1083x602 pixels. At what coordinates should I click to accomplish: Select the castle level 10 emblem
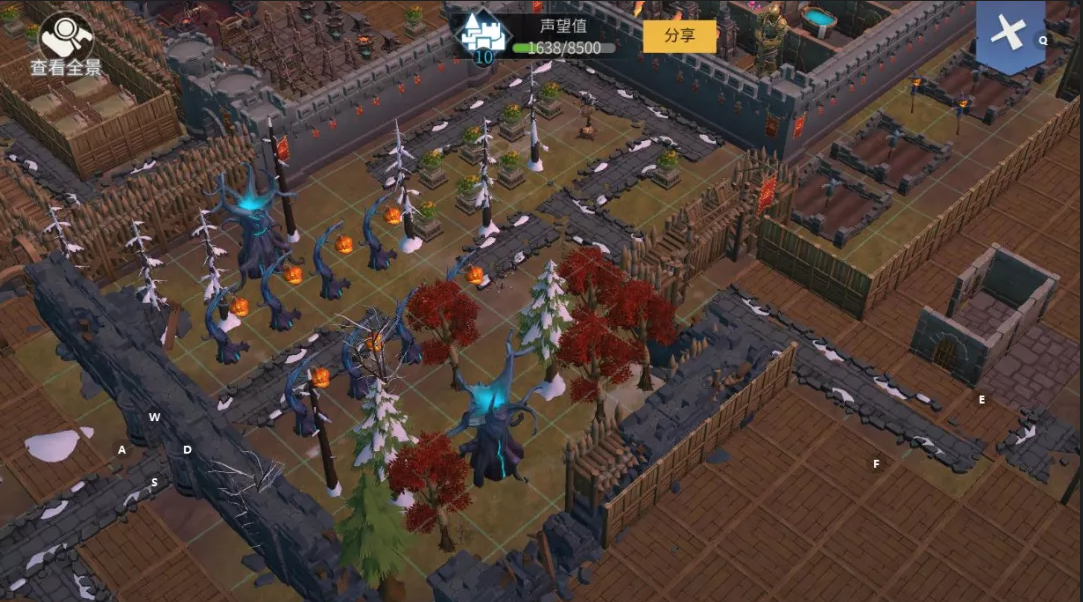tap(482, 38)
